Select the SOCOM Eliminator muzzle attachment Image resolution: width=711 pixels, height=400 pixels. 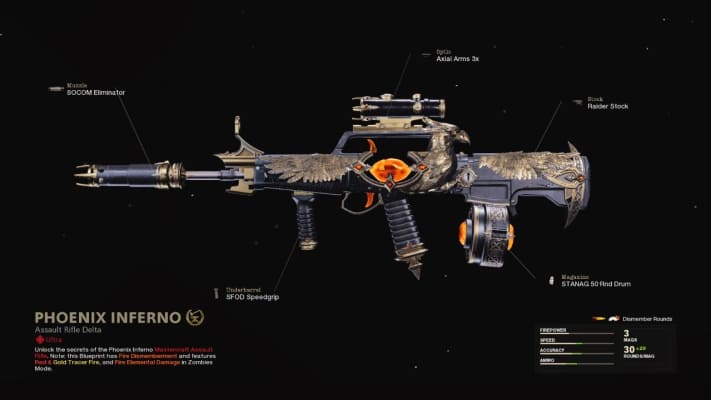click(95, 92)
